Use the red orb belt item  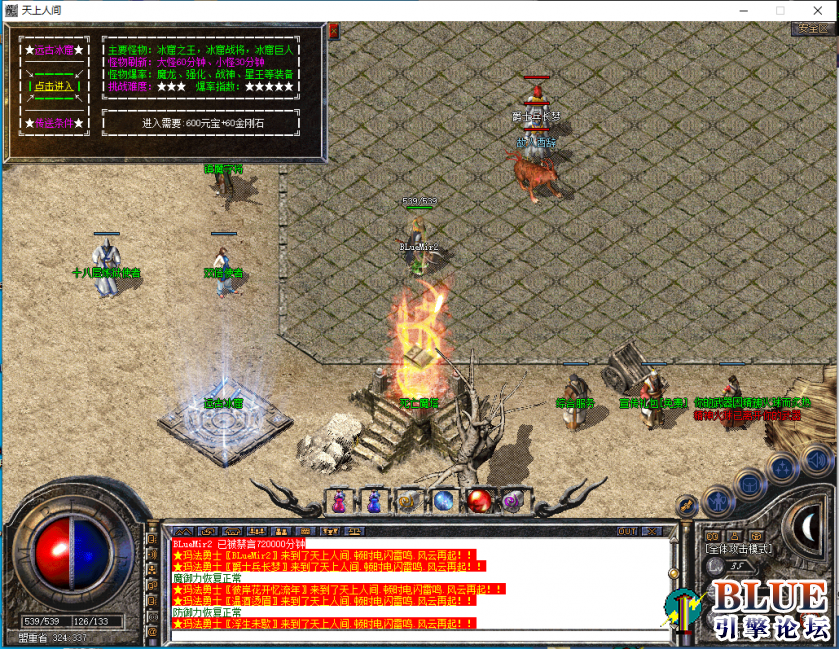click(478, 500)
